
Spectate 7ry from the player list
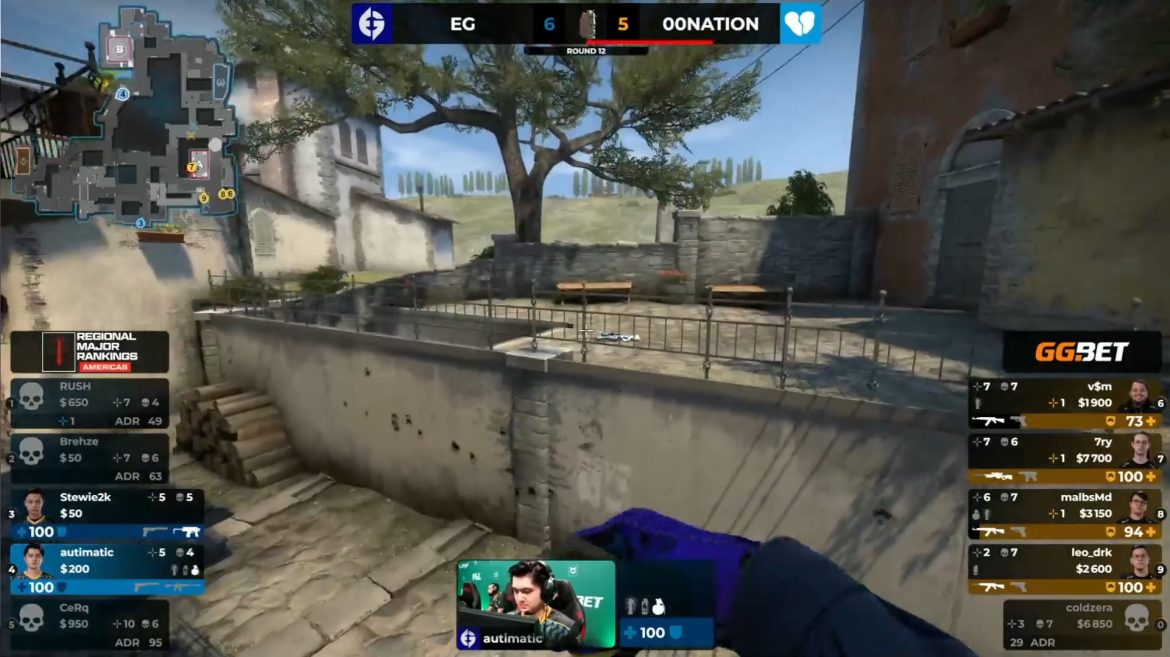[x=1065, y=459]
